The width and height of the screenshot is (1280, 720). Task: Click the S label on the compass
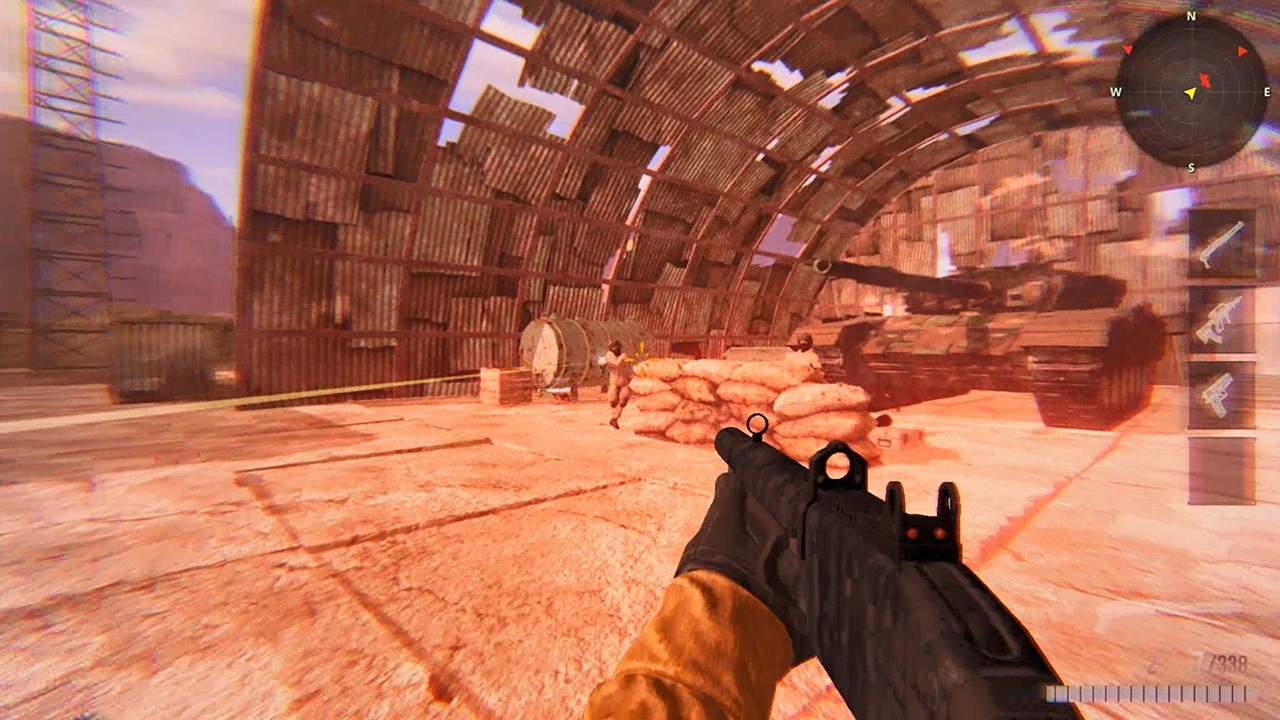coord(1192,166)
